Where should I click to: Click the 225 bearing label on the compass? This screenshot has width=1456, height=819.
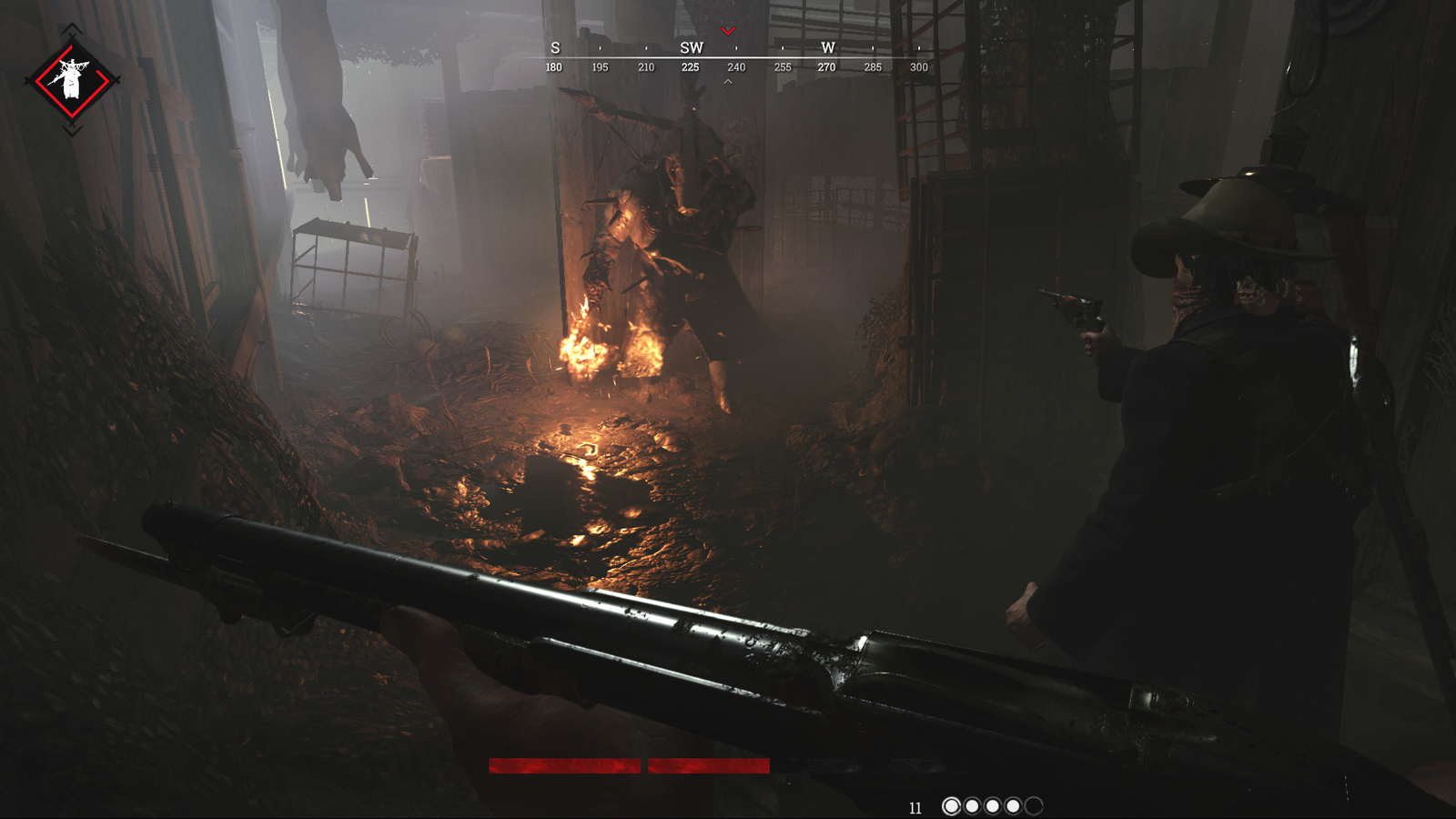click(690, 67)
